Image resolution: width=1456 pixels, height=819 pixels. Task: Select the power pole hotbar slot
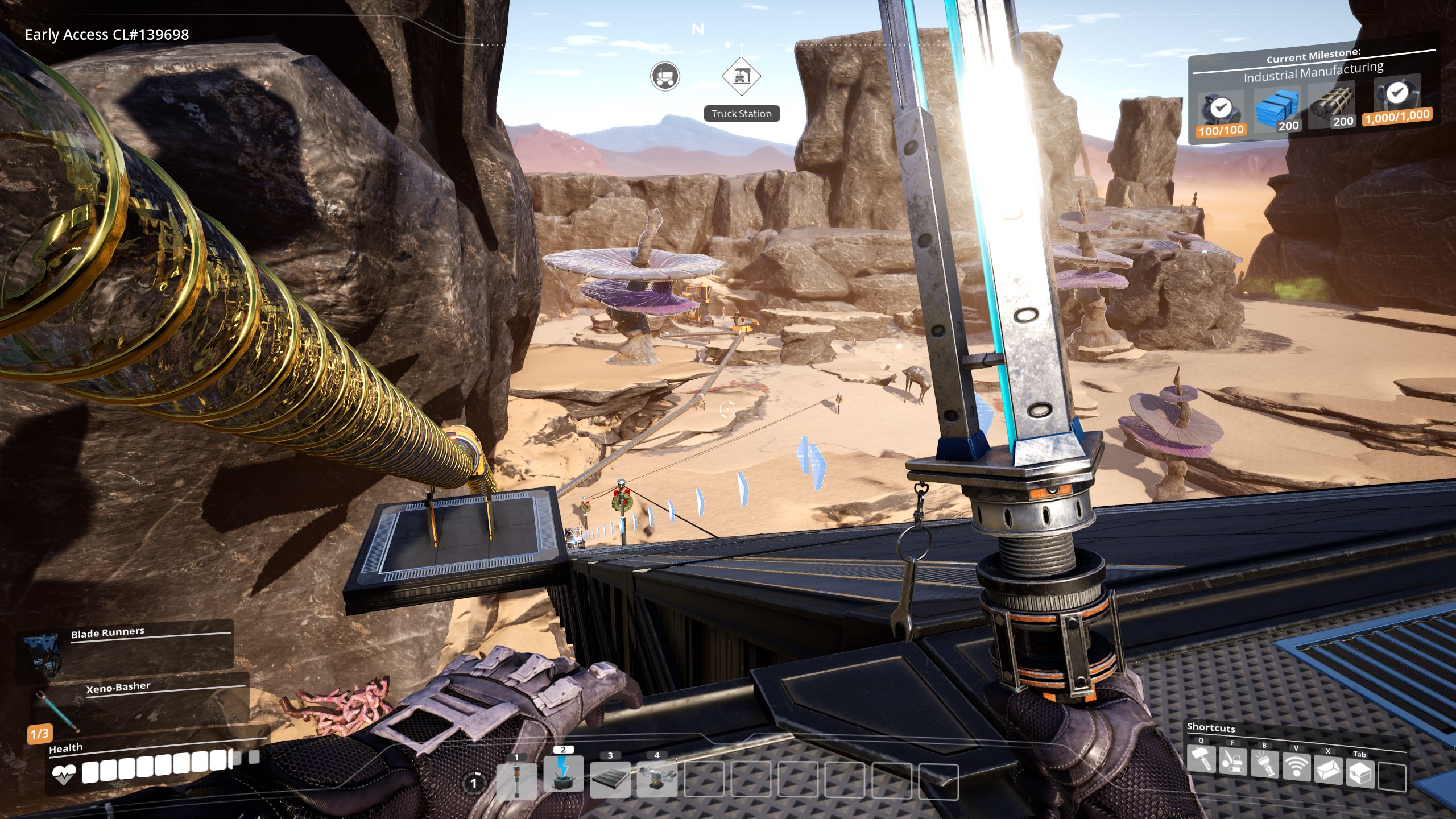516,780
